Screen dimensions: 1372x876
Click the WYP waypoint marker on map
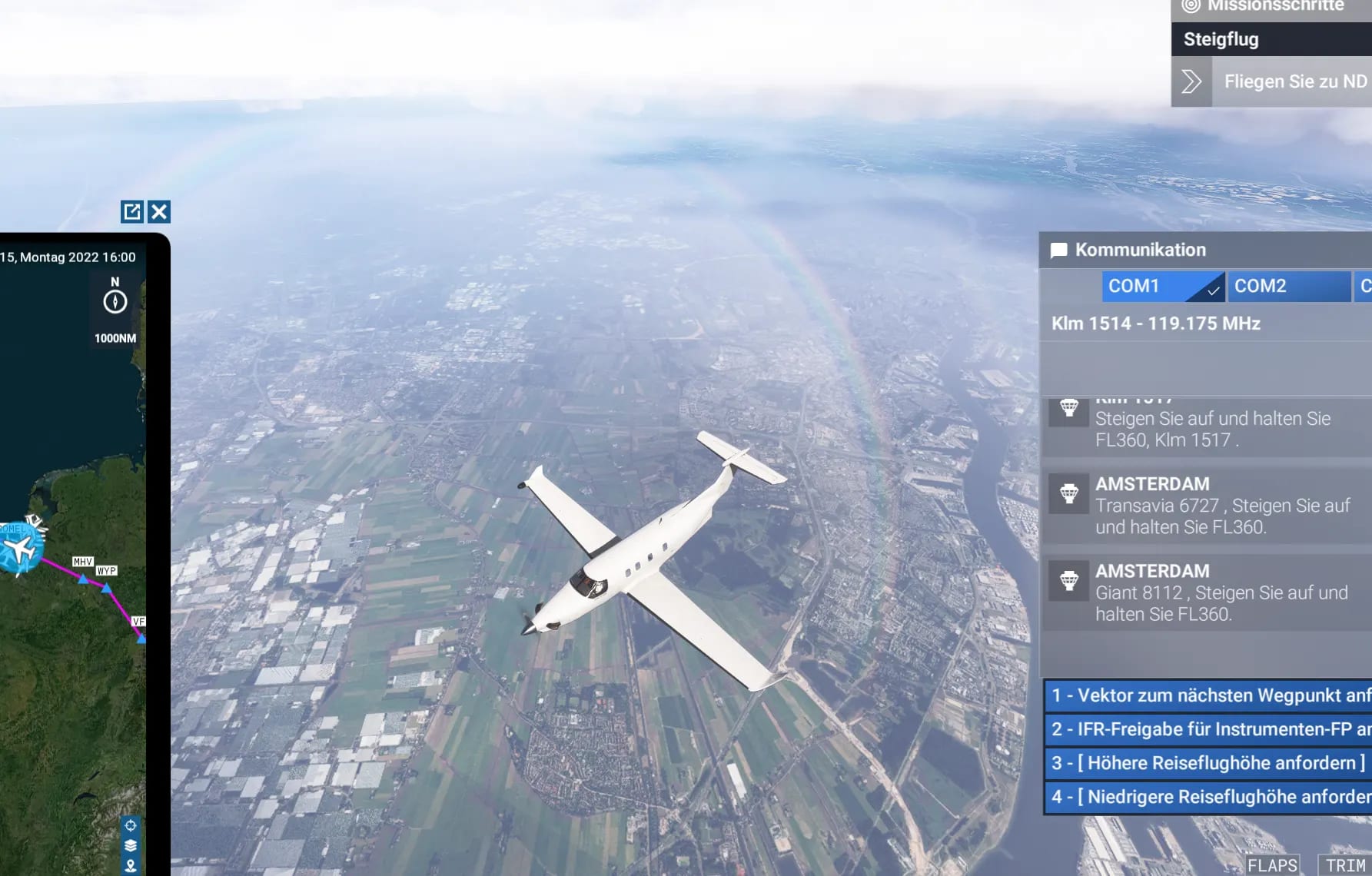(x=107, y=588)
